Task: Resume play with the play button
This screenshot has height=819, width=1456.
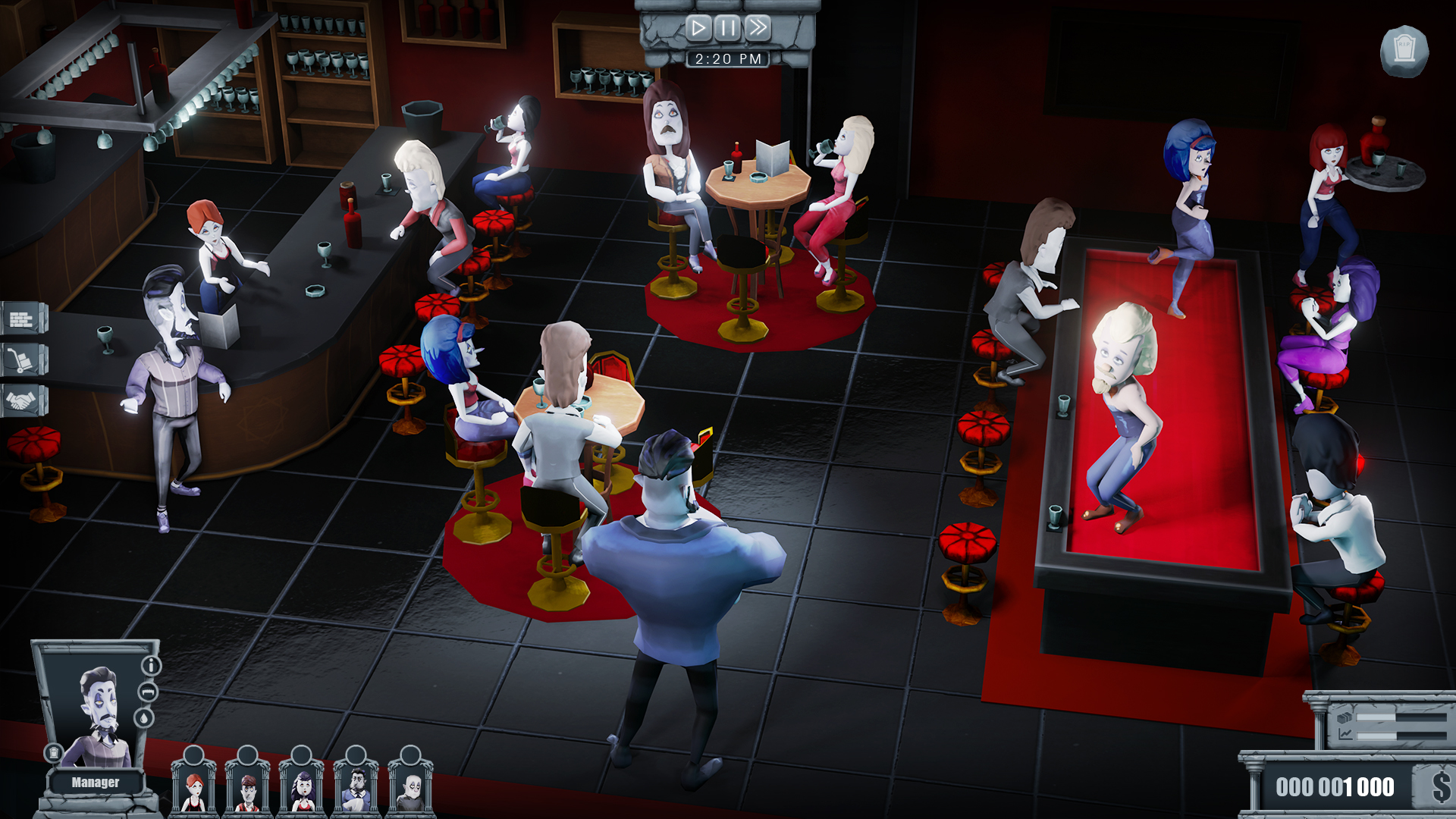Action: click(697, 28)
